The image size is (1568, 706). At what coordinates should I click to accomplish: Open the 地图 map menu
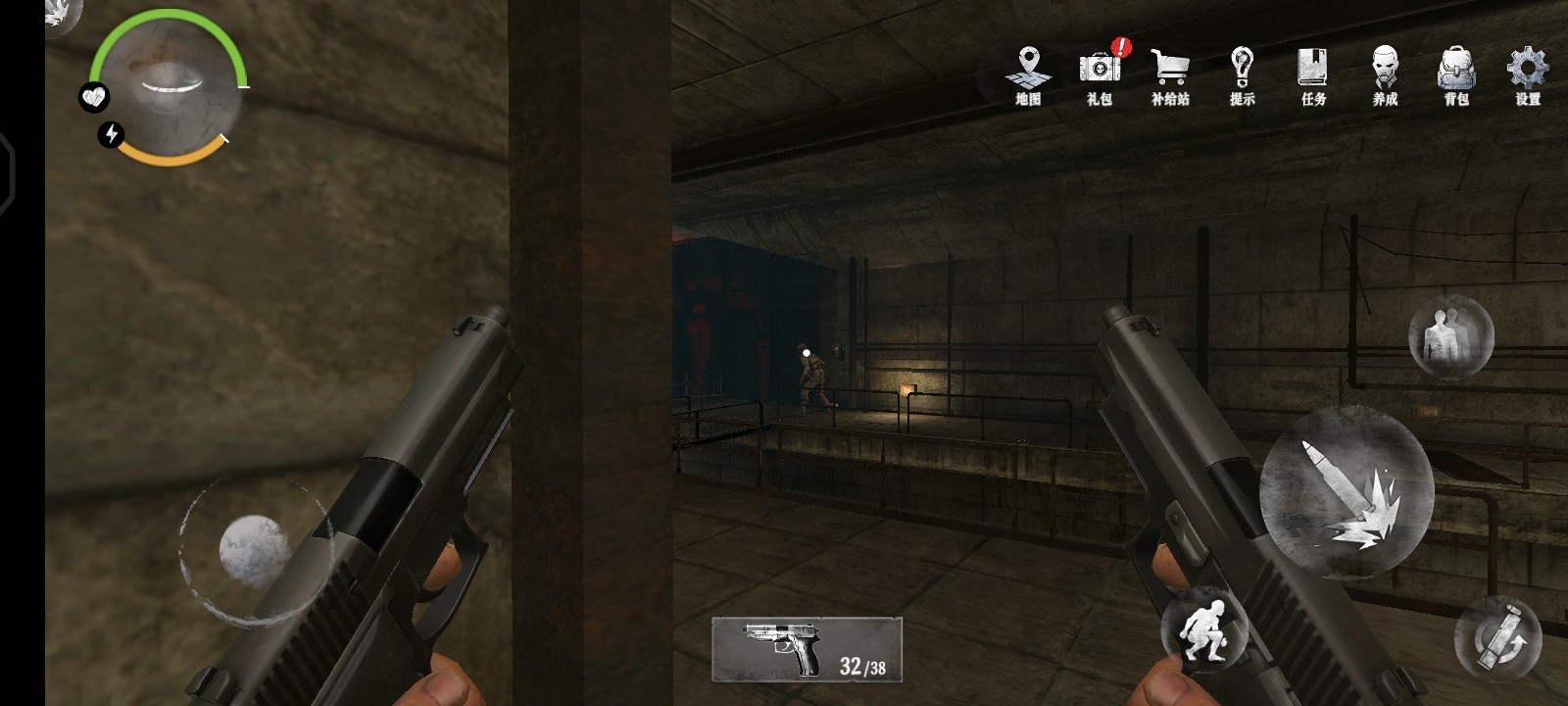1027,75
